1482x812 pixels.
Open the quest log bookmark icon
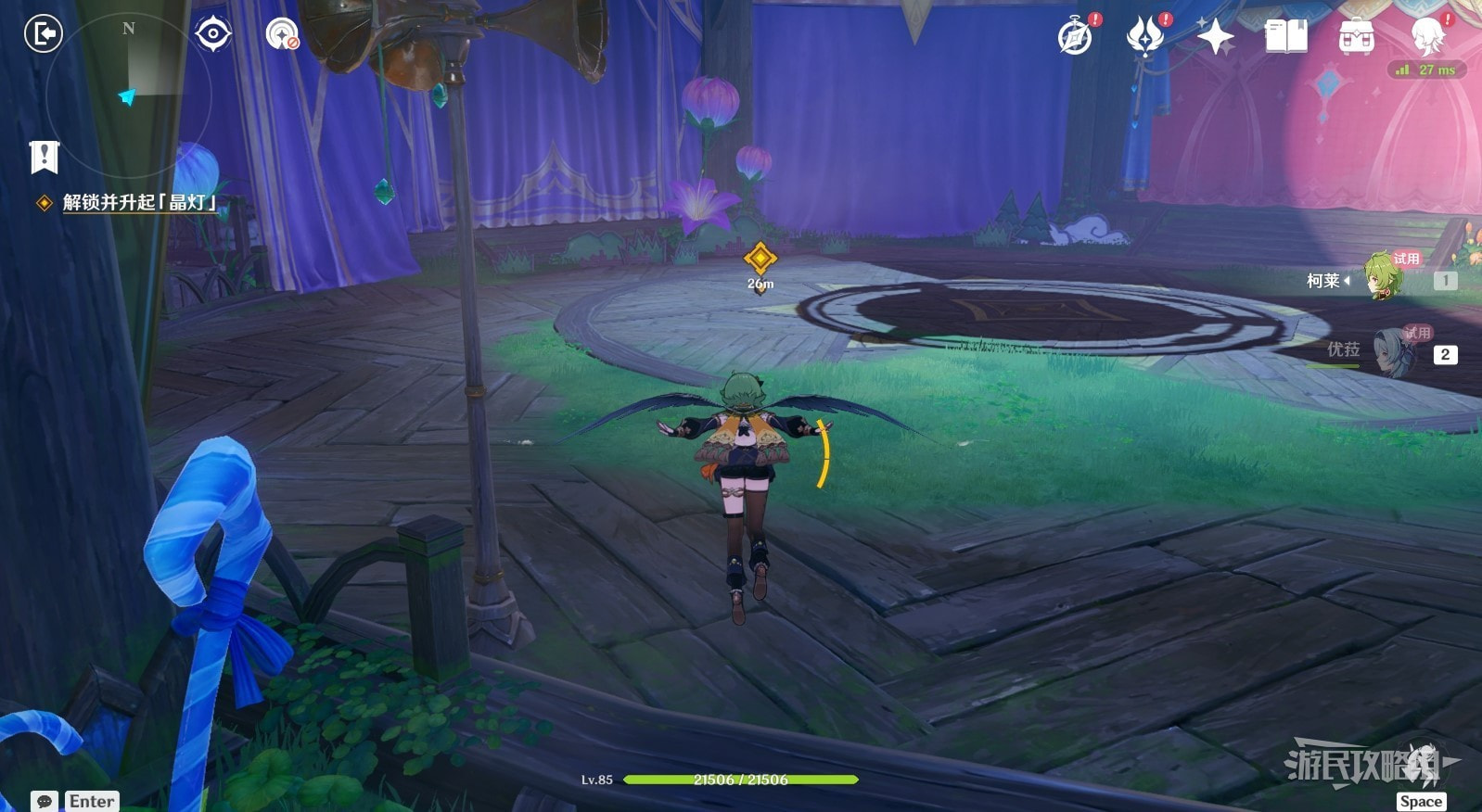[44, 157]
